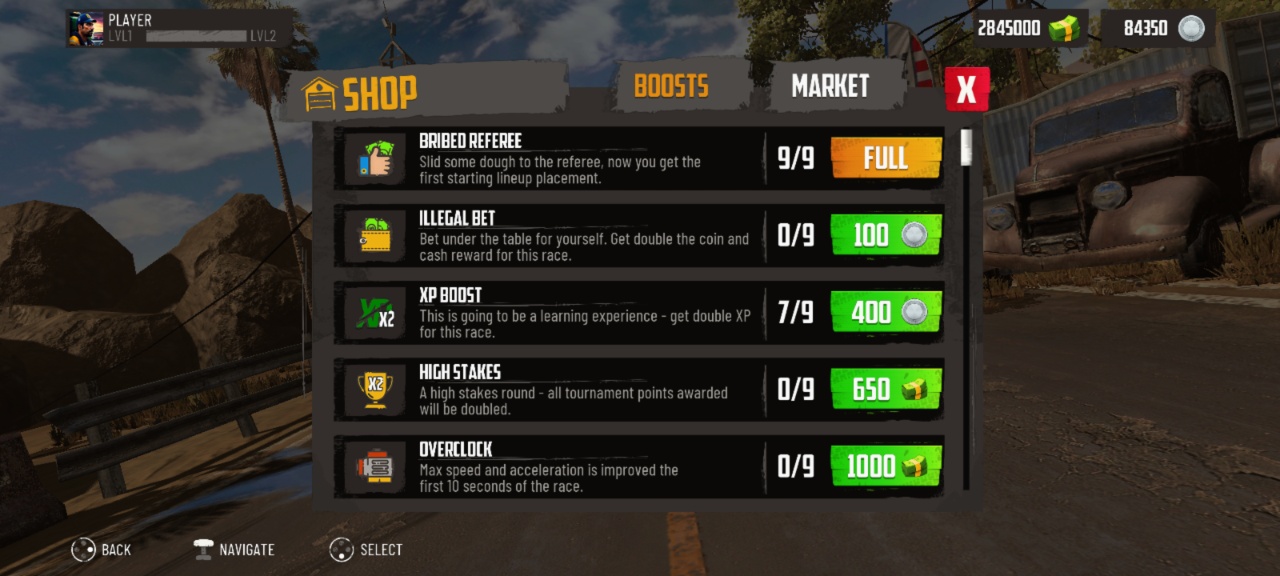This screenshot has width=1280, height=576.
Task: Buy Illegal Bet for 100 coins
Action: click(886, 235)
